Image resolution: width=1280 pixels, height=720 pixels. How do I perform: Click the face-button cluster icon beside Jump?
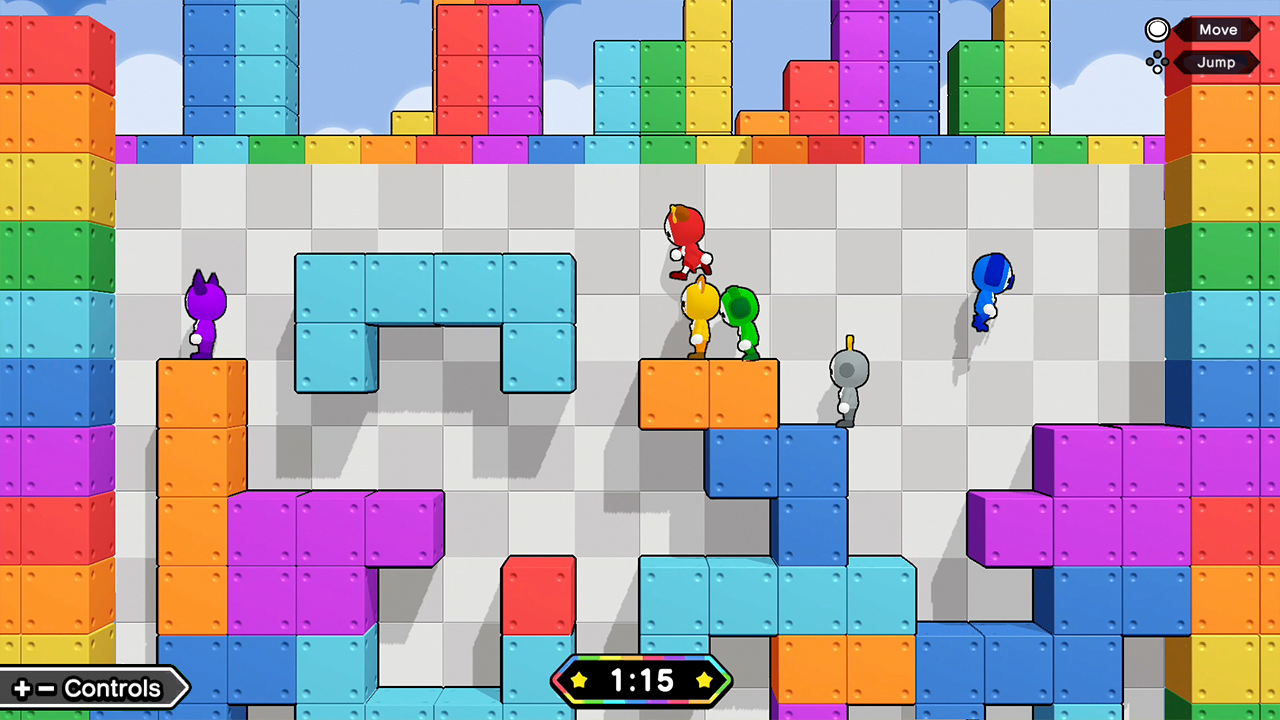(1157, 62)
